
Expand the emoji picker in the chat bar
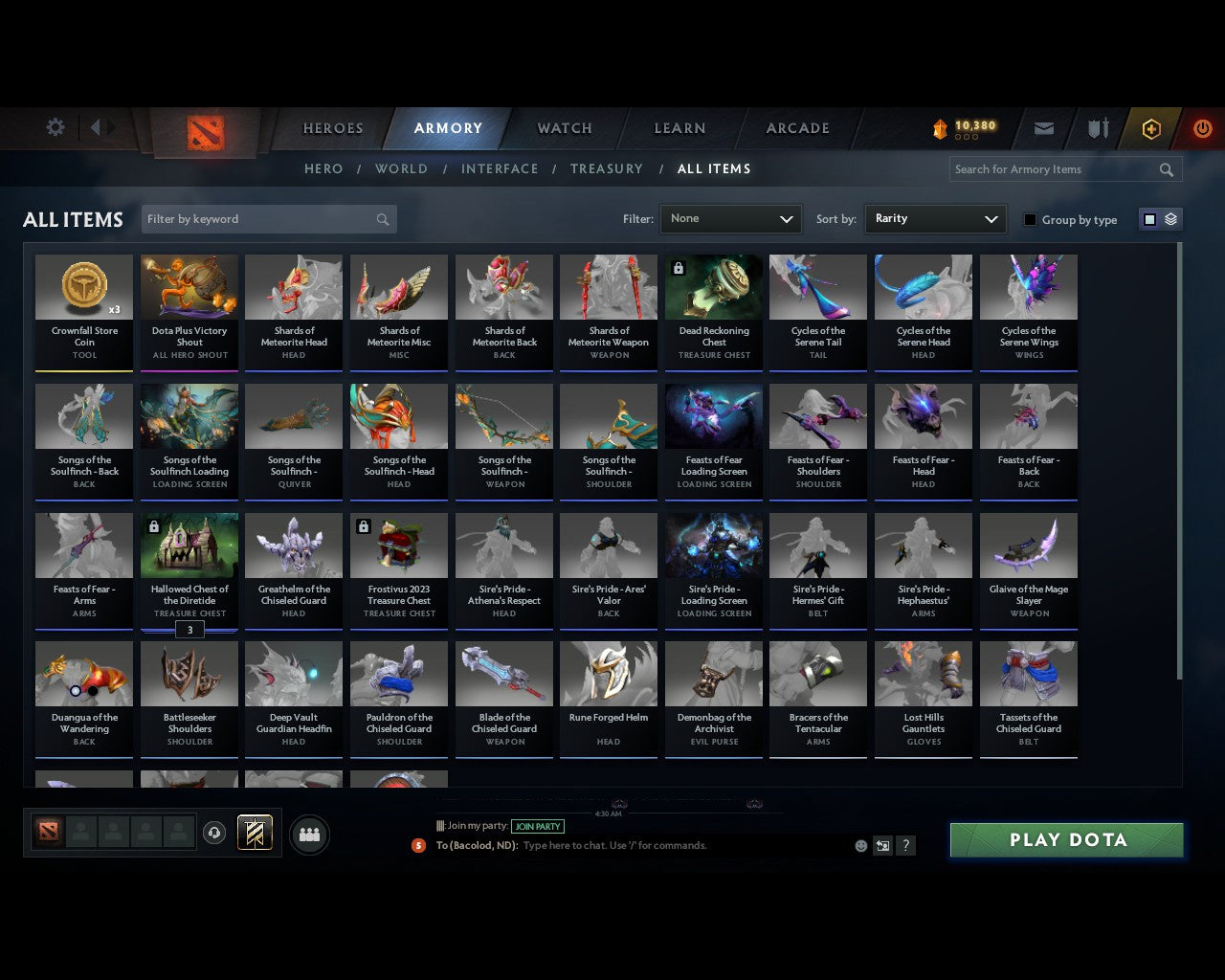[x=860, y=846]
